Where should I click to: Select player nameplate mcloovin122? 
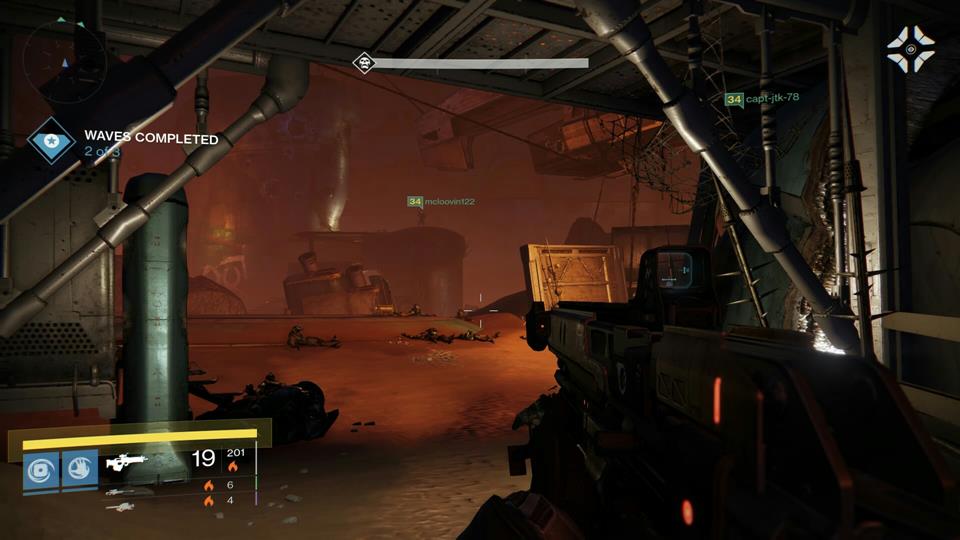pos(441,202)
